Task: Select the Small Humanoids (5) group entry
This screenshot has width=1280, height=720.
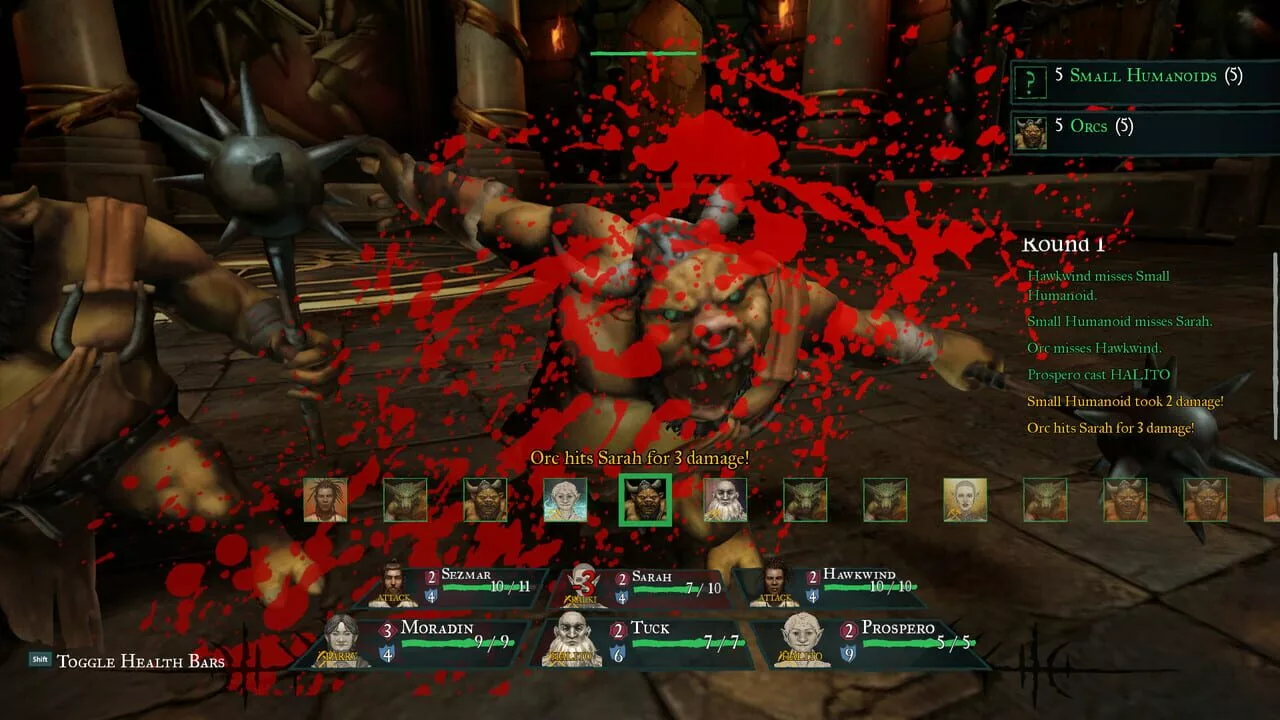Action: [x=1140, y=76]
